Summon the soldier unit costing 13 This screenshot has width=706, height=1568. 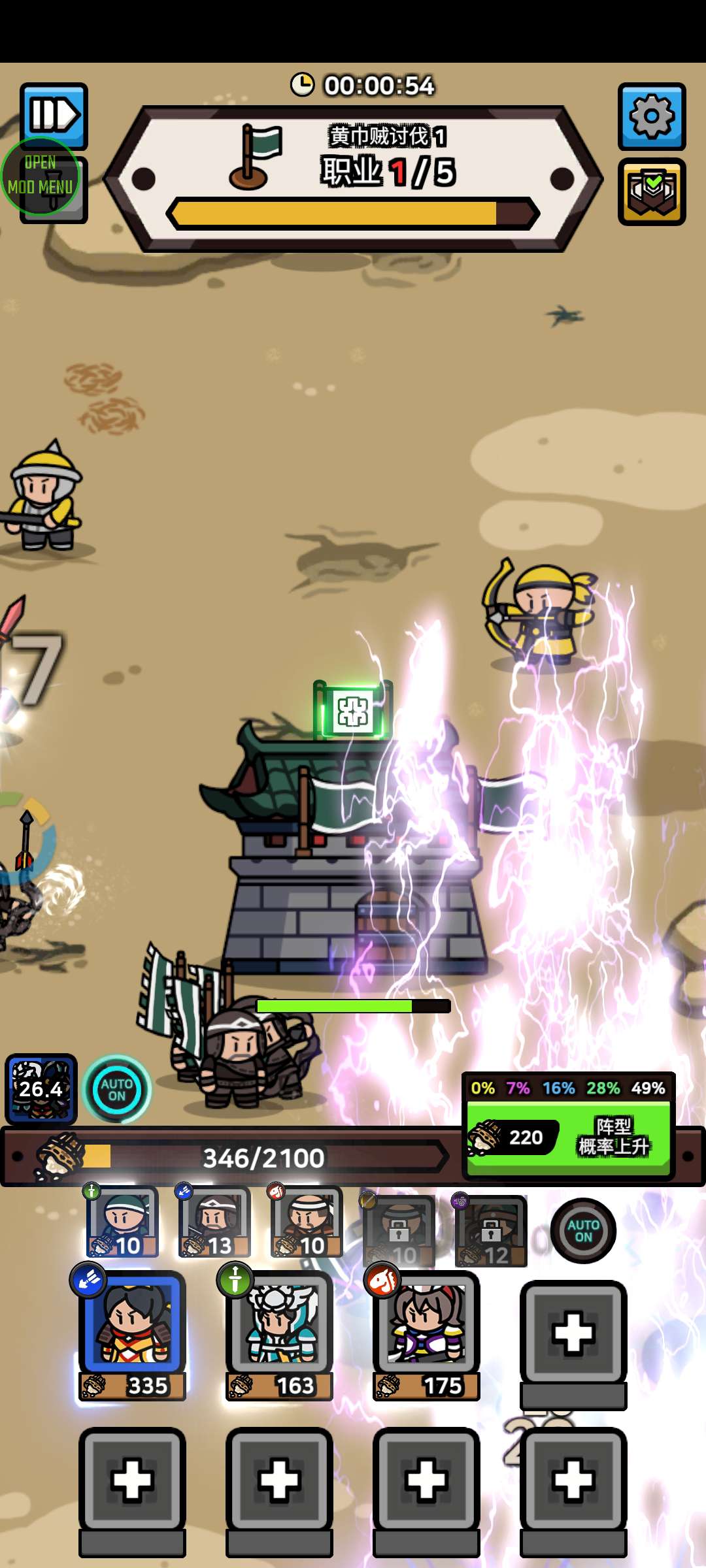click(x=214, y=1222)
